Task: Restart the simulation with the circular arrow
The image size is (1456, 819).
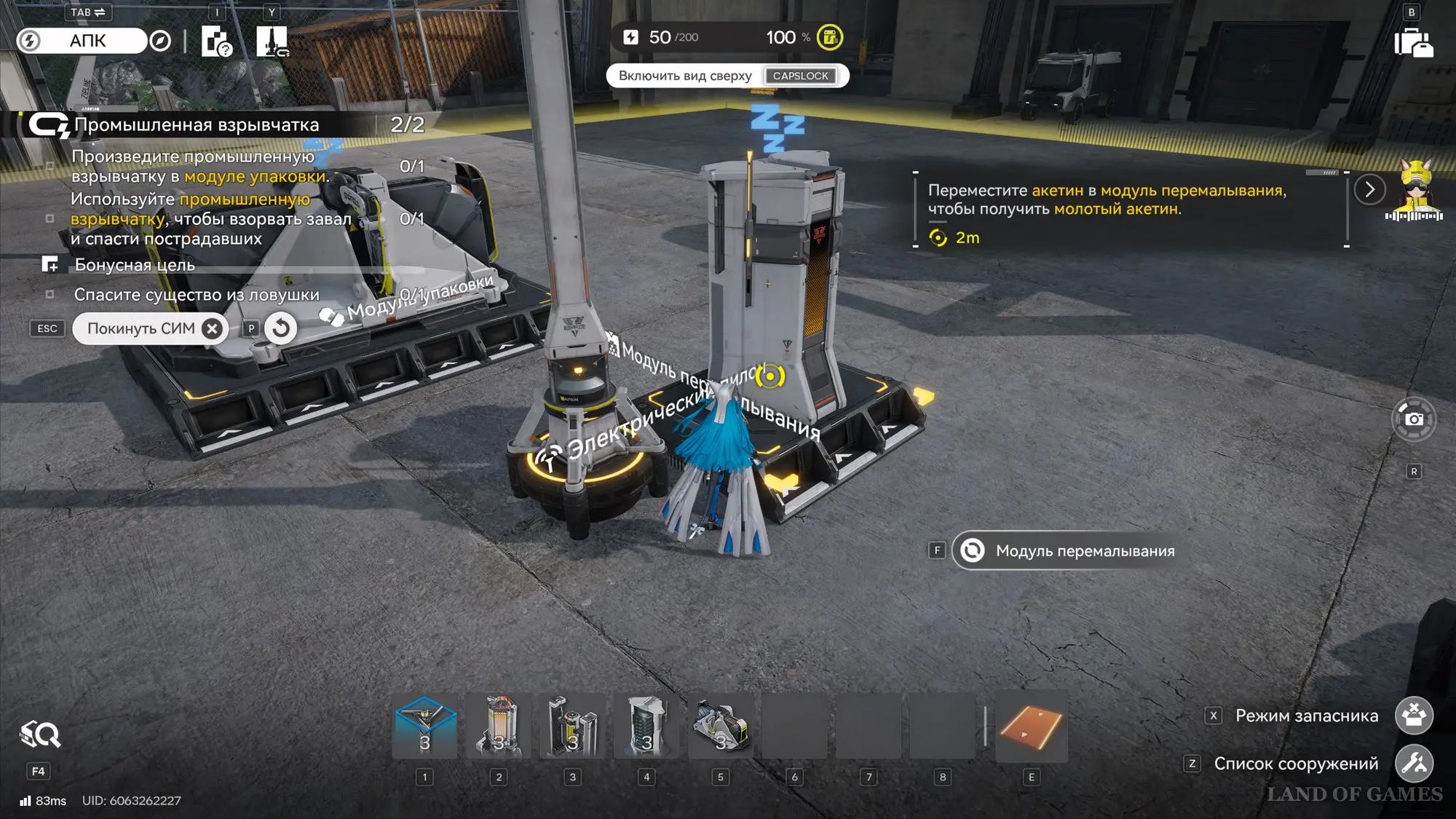Action: point(281,328)
